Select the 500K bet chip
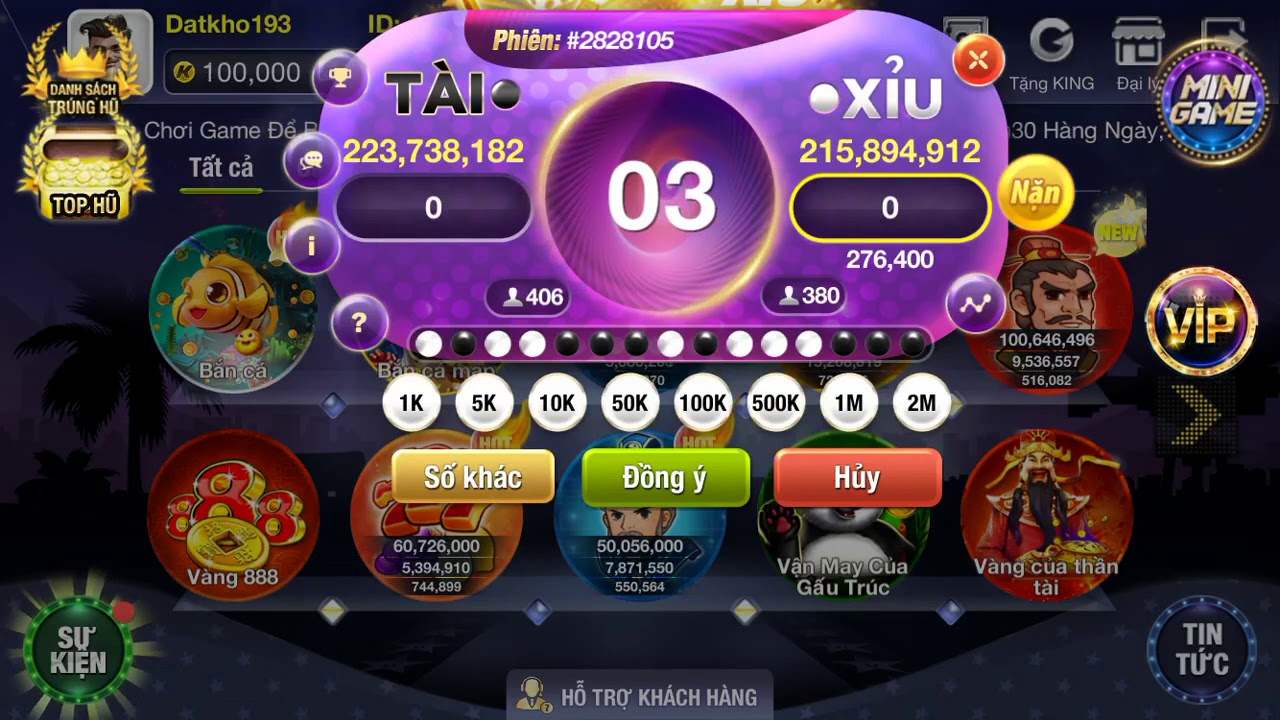1280x720 pixels. tap(776, 403)
